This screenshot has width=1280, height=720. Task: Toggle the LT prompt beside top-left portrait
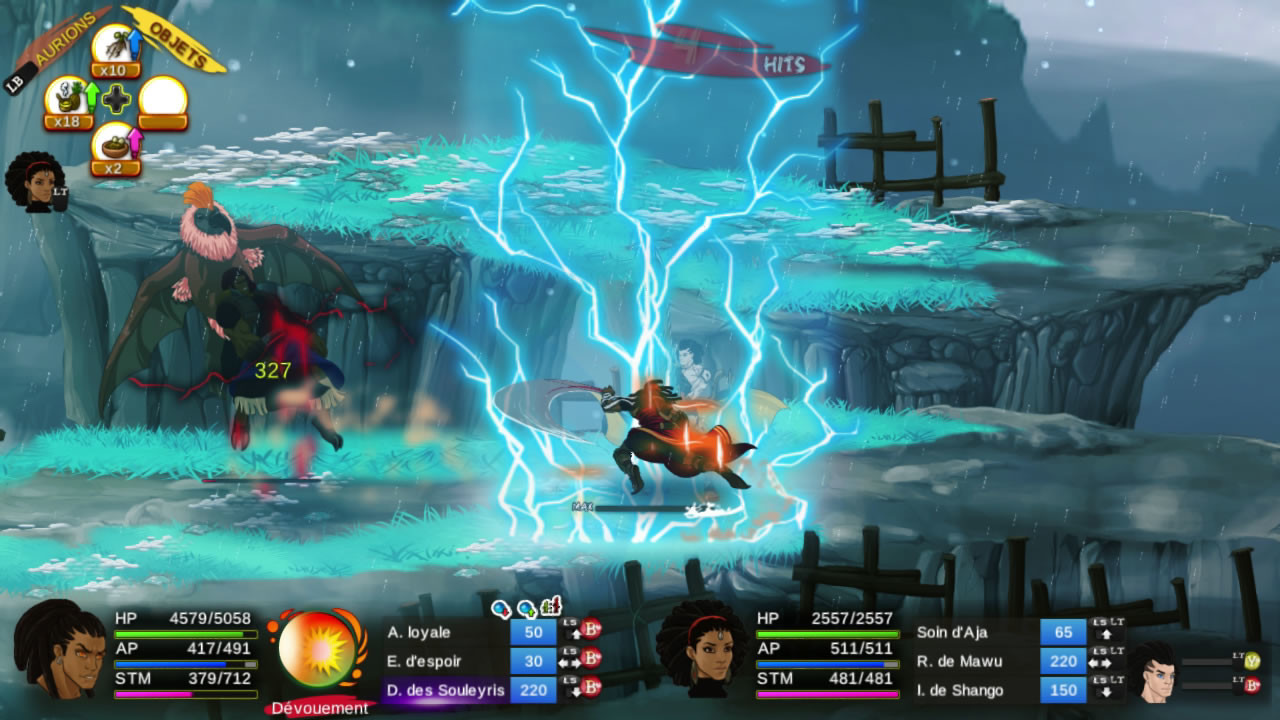60,191
